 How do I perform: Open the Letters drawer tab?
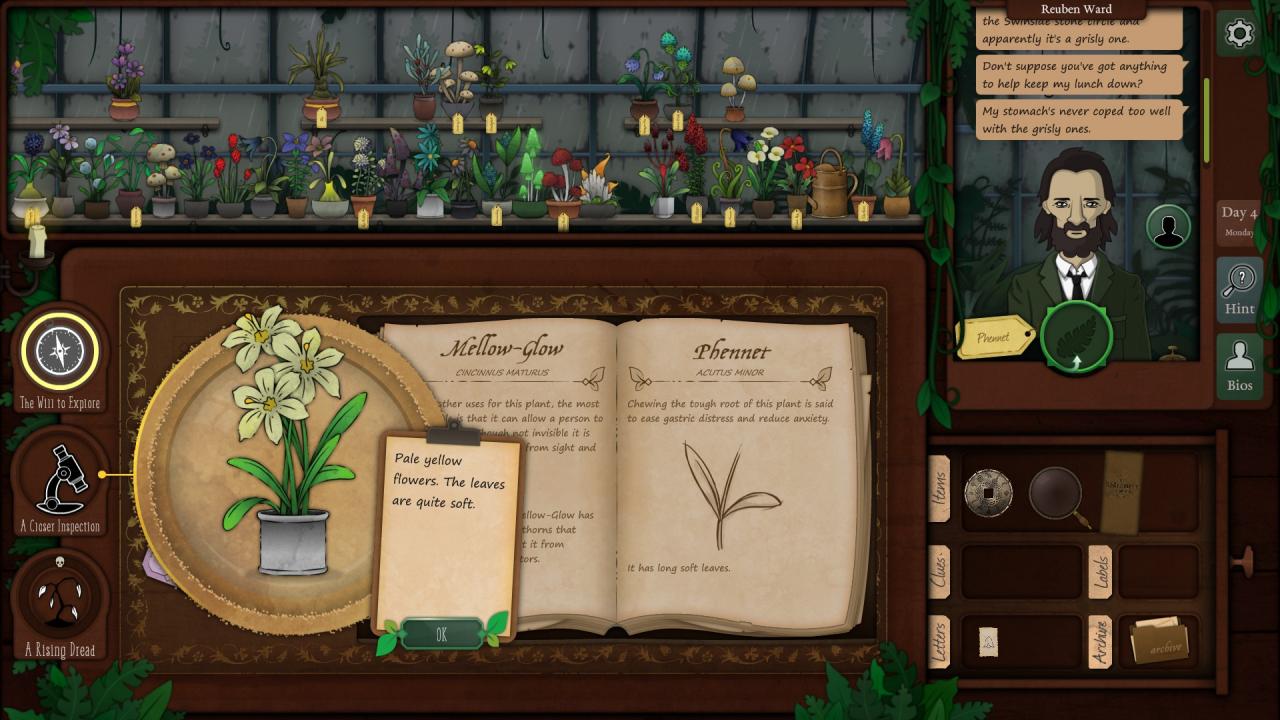[x=939, y=642]
